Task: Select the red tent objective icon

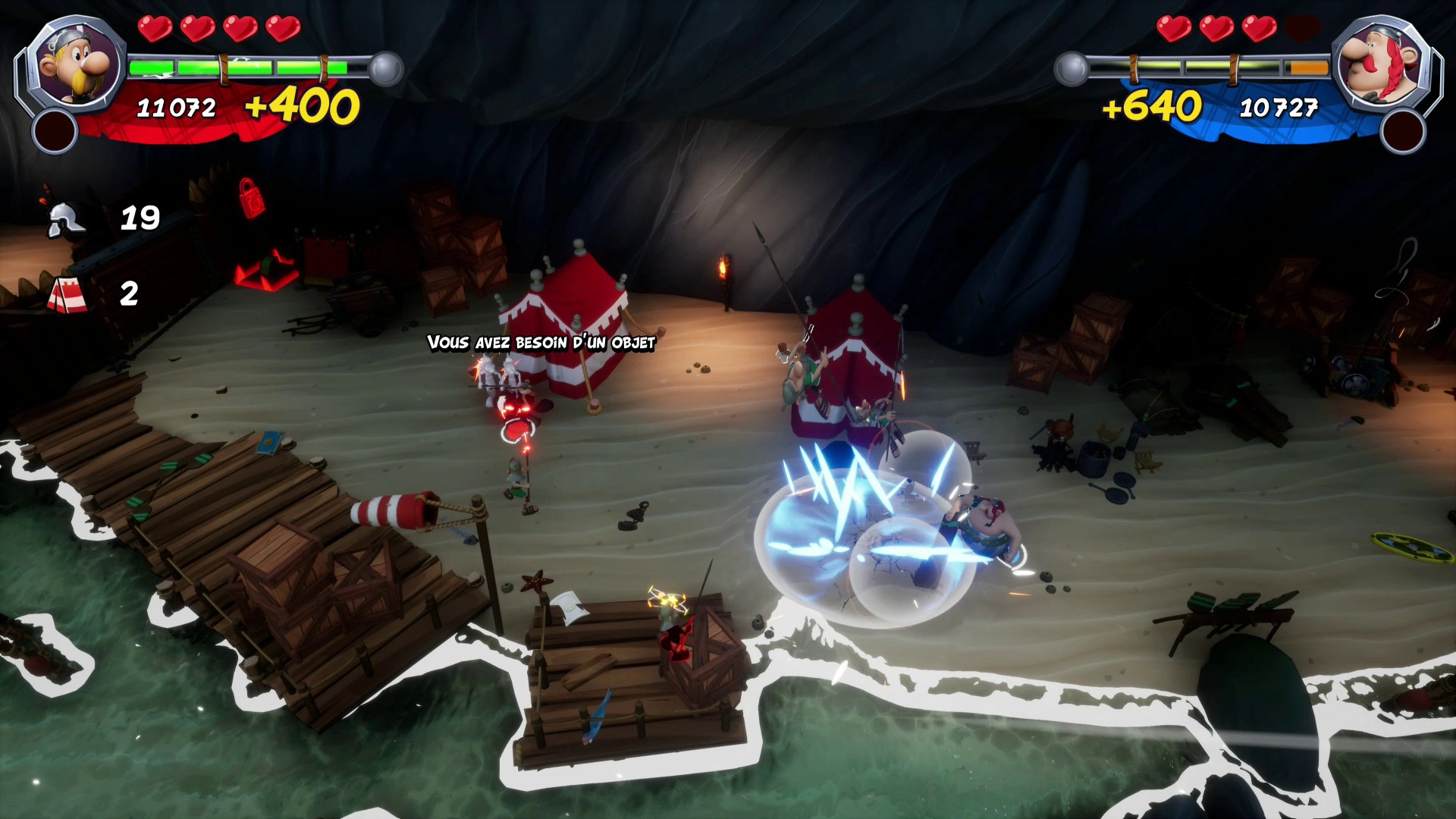Action: tap(67, 295)
